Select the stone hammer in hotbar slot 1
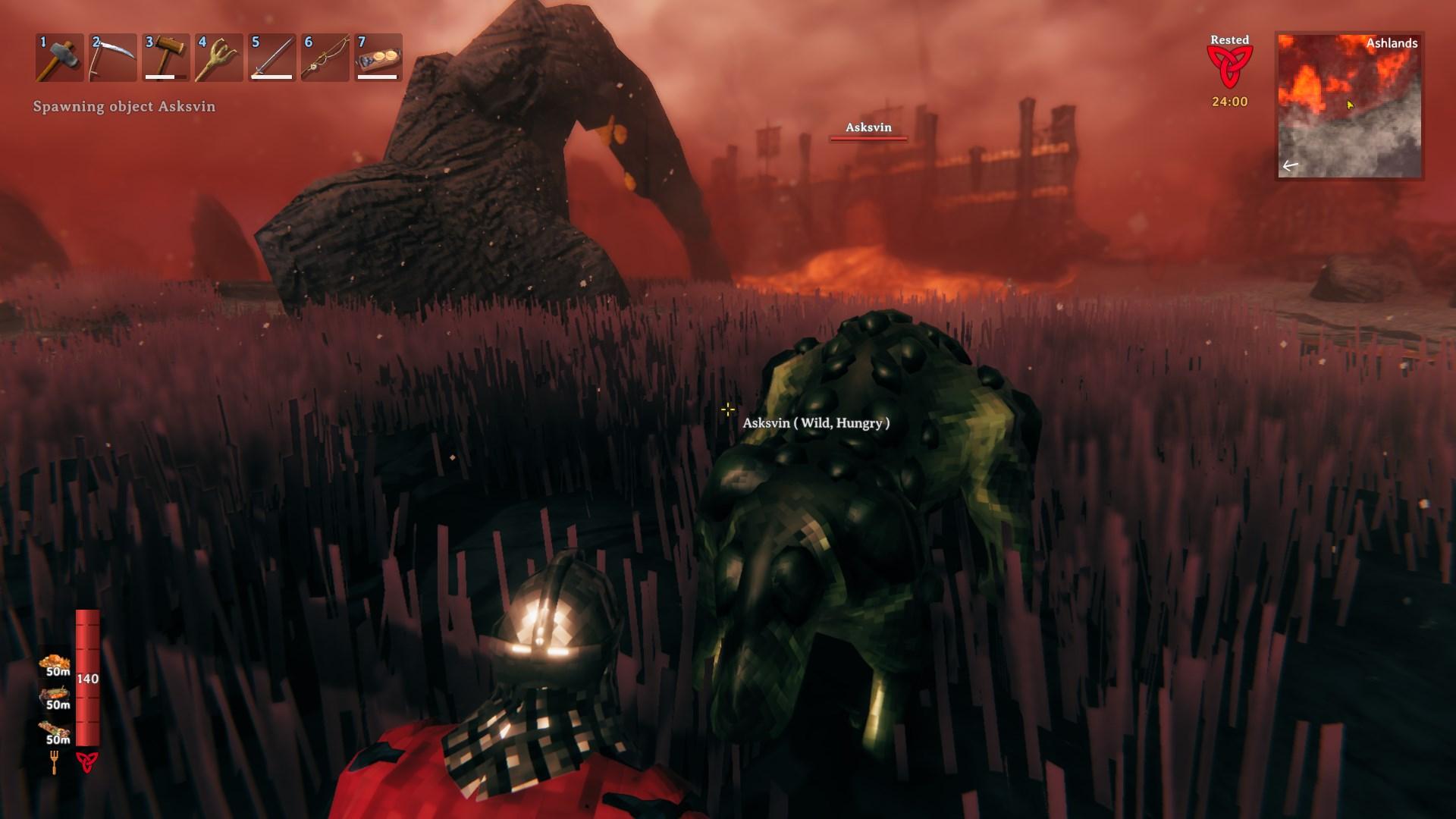Viewport: 1456px width, 819px height. [x=59, y=58]
